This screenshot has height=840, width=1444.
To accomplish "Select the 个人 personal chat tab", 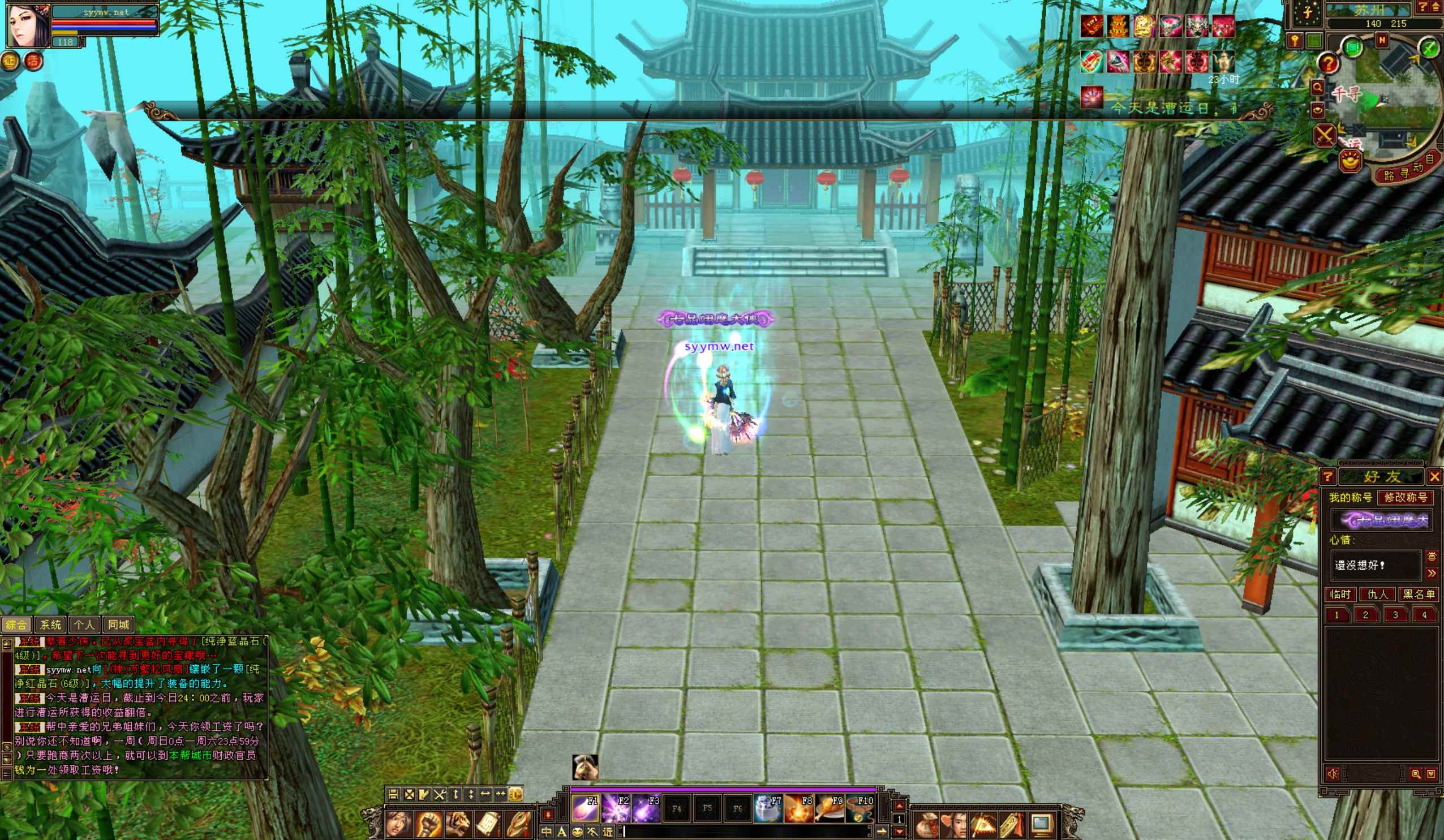I will [x=84, y=624].
